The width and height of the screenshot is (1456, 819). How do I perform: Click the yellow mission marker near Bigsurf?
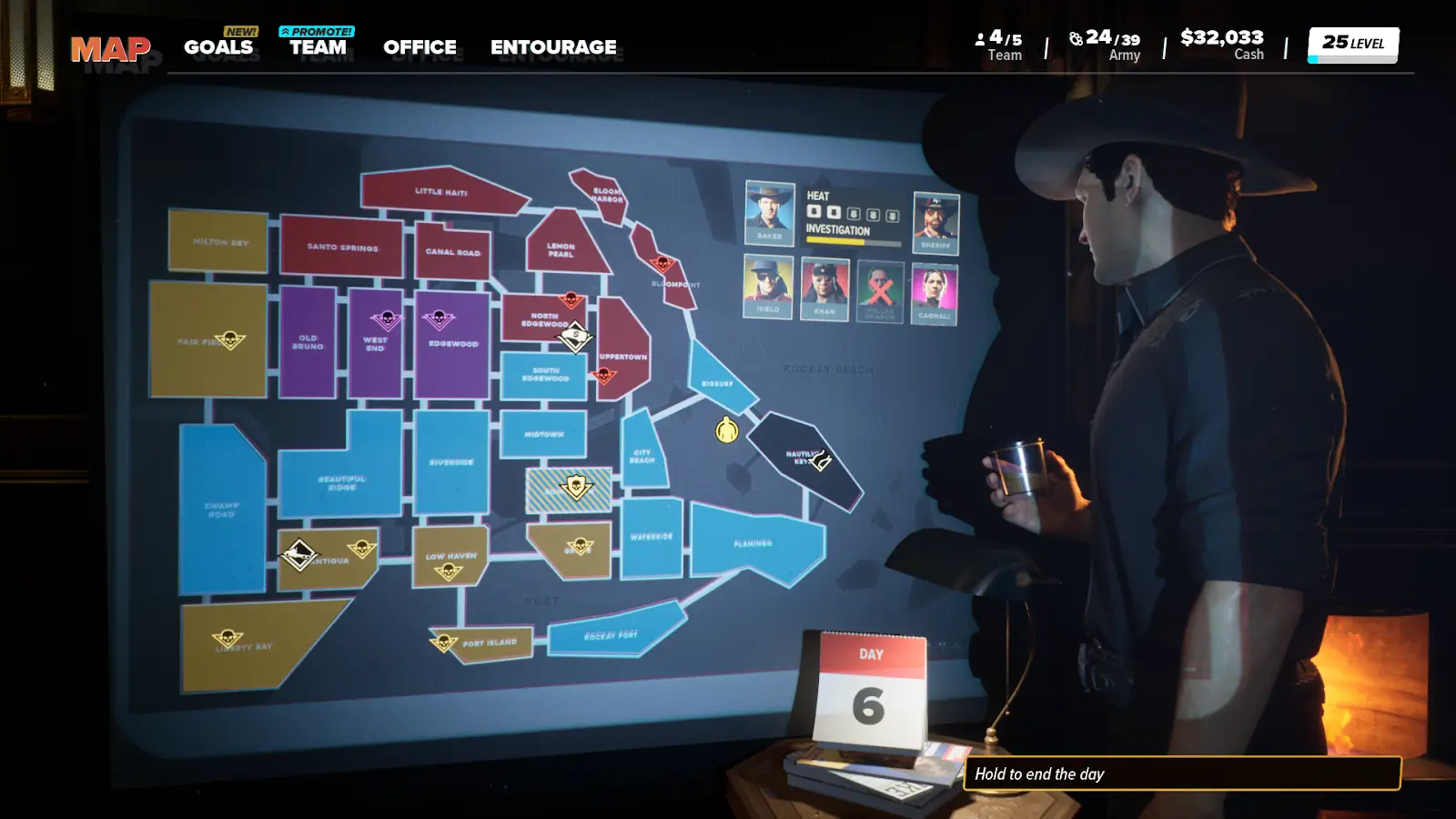point(726,430)
